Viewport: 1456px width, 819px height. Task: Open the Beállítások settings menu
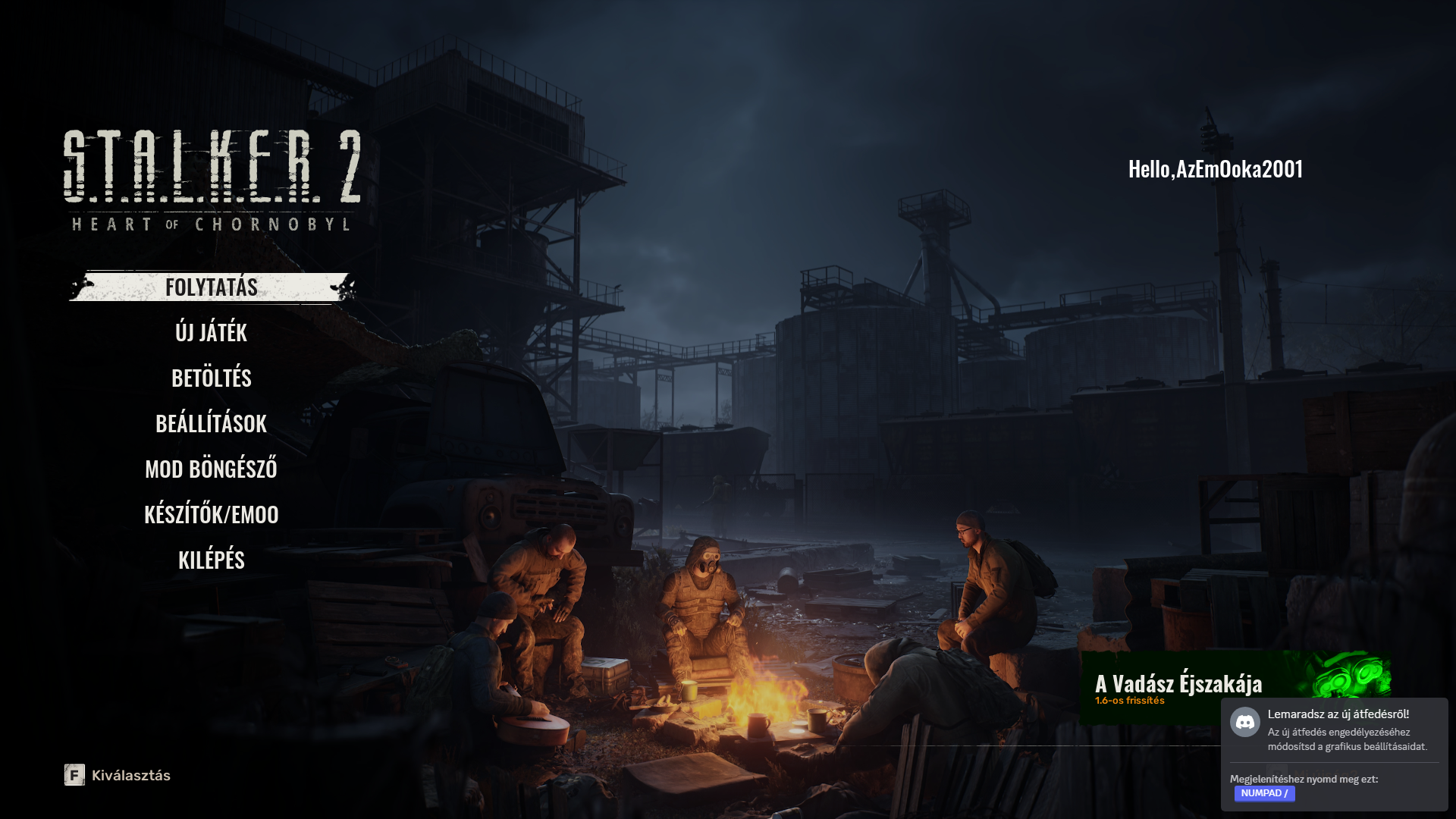[x=212, y=424]
